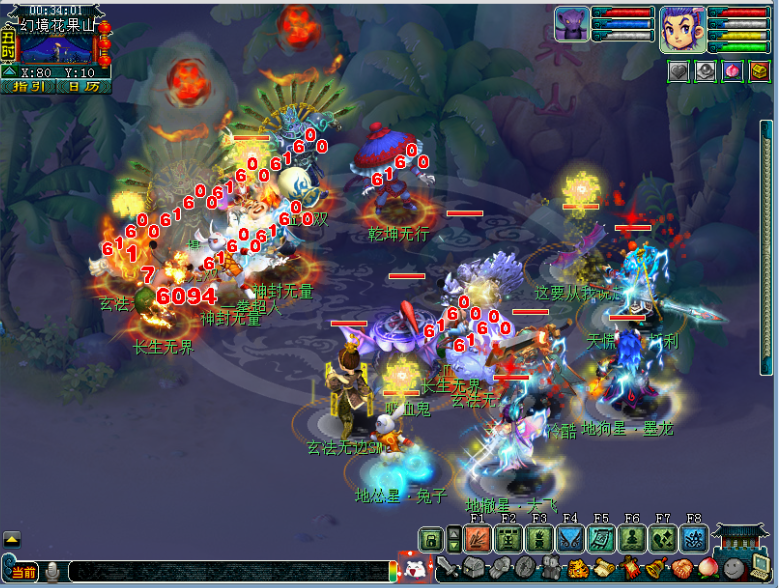This screenshot has width=779, height=588.
Task: Activate the F5 scroll skill
Action: pyautogui.click(x=601, y=538)
